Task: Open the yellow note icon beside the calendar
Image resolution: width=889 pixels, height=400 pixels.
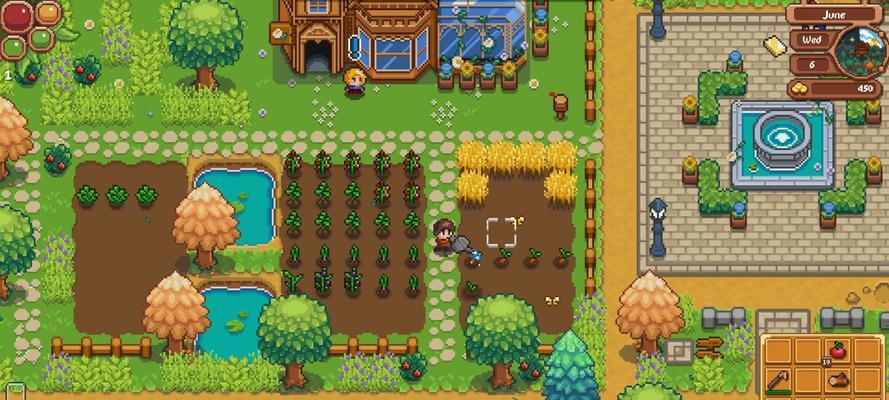Action: tap(773, 43)
